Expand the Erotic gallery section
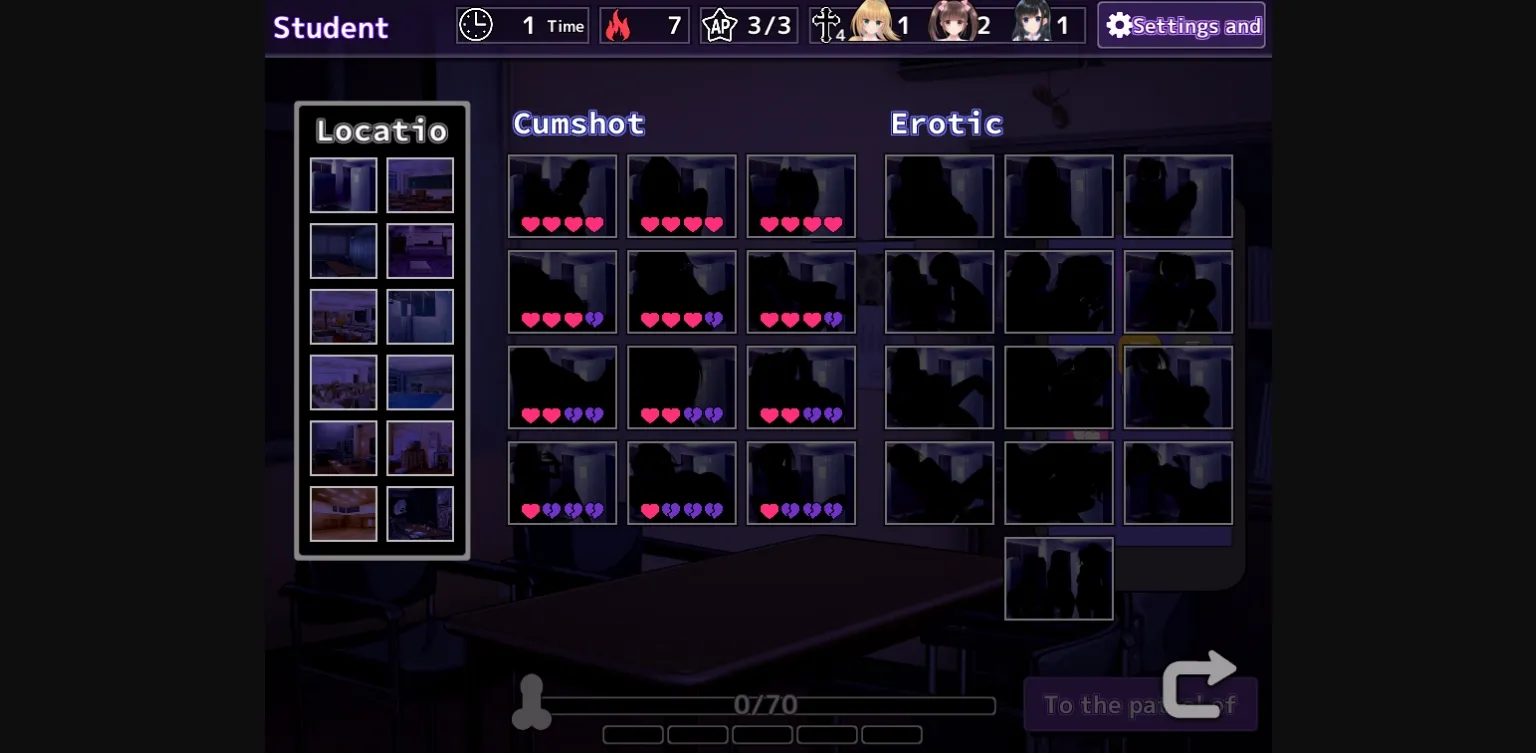 pos(945,123)
